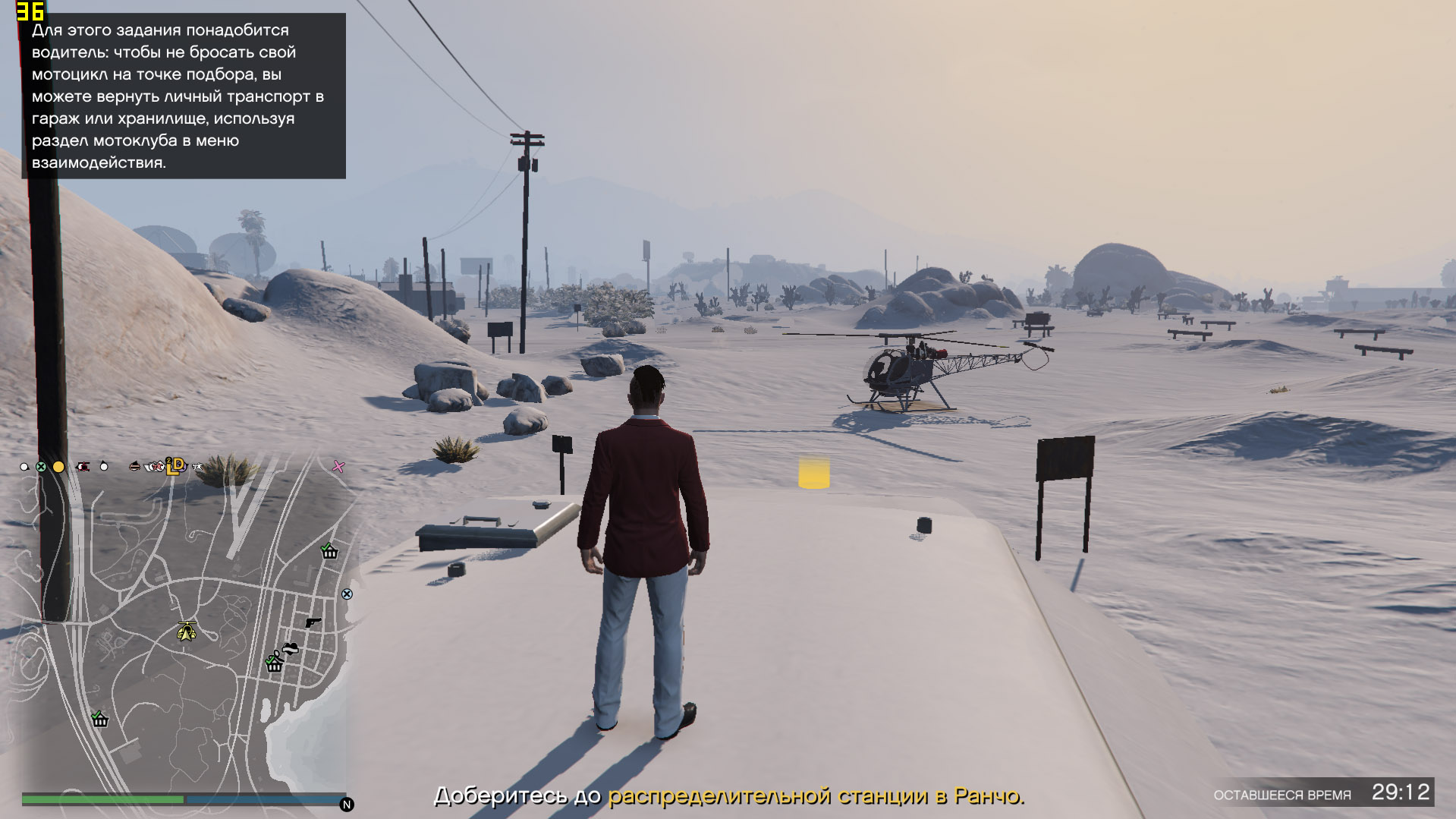Click the yellow objective circle blip
This screenshot has width=1456, height=819.
coord(58,467)
